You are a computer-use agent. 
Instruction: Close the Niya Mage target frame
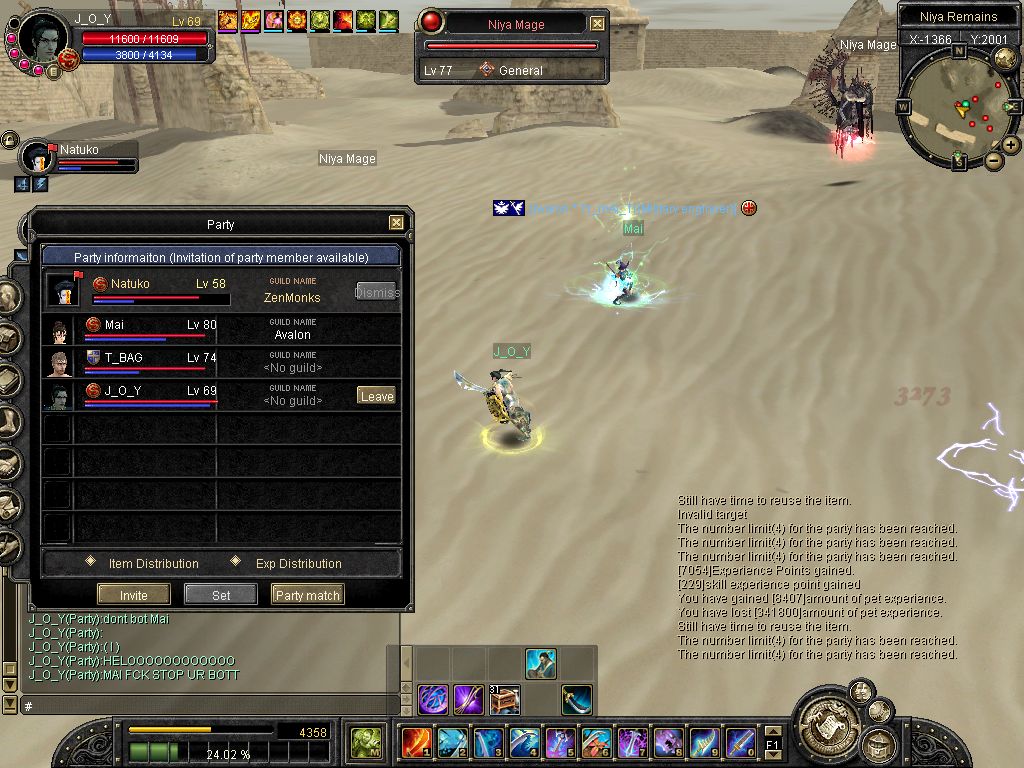click(x=597, y=23)
